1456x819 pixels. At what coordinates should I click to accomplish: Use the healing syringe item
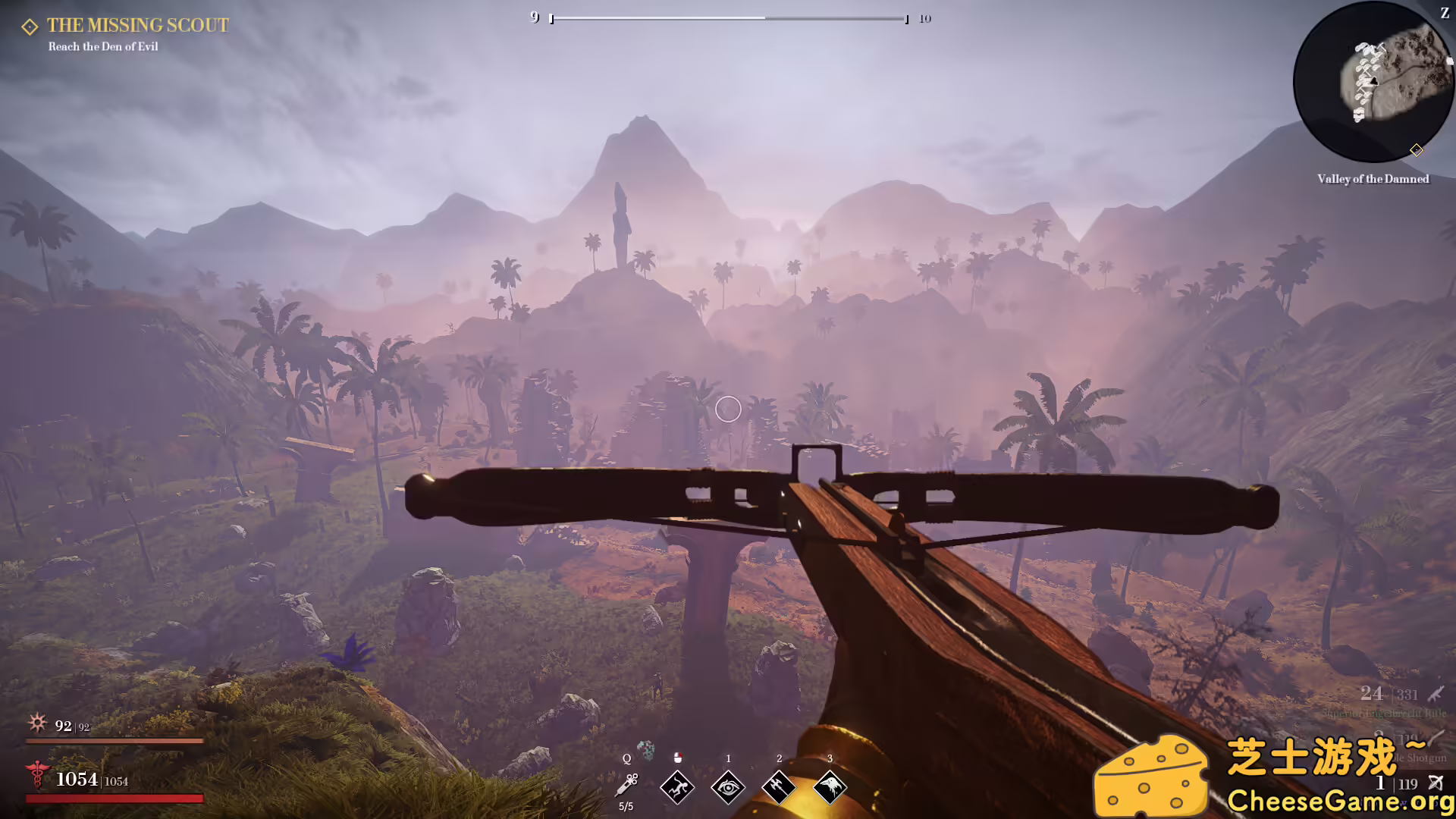(x=627, y=785)
